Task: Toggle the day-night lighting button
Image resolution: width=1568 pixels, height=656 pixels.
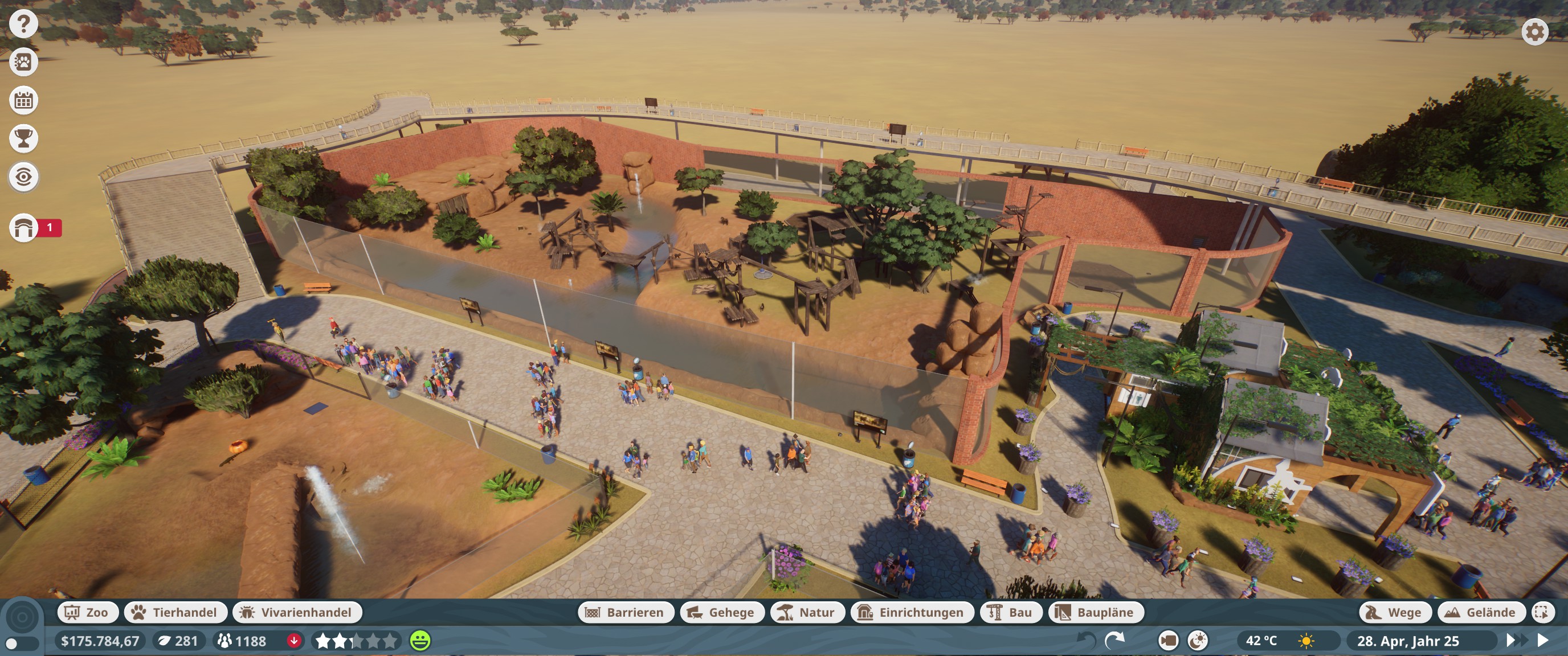Action: [1197, 641]
